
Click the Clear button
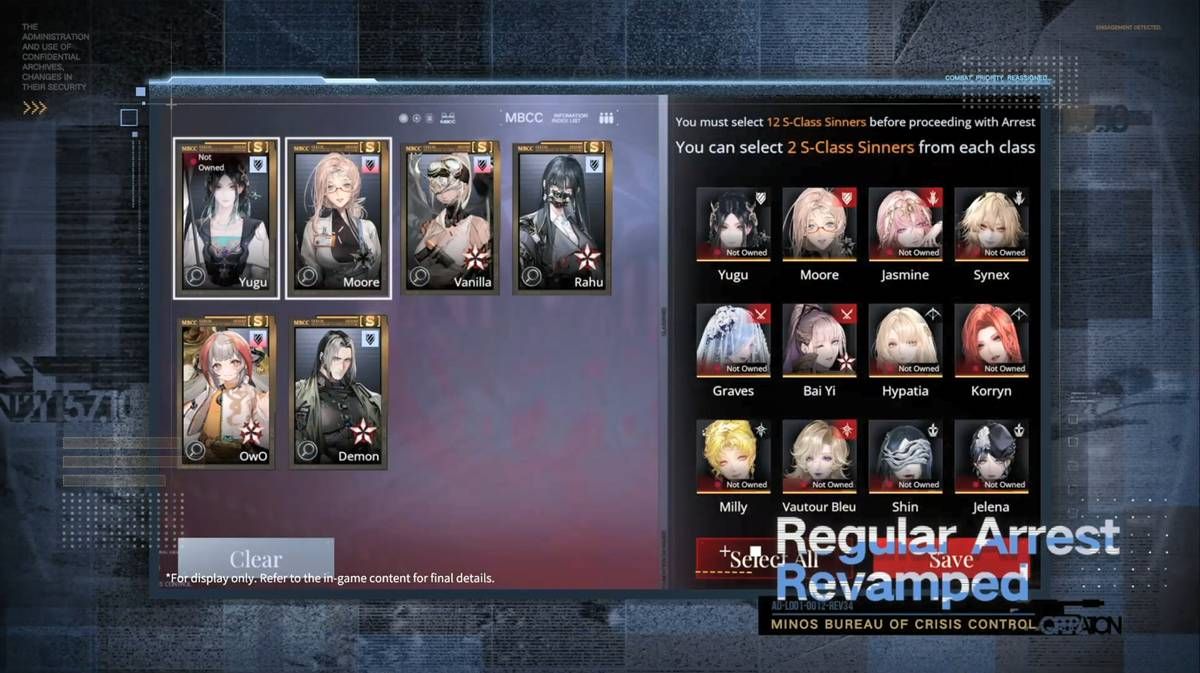[x=256, y=559]
